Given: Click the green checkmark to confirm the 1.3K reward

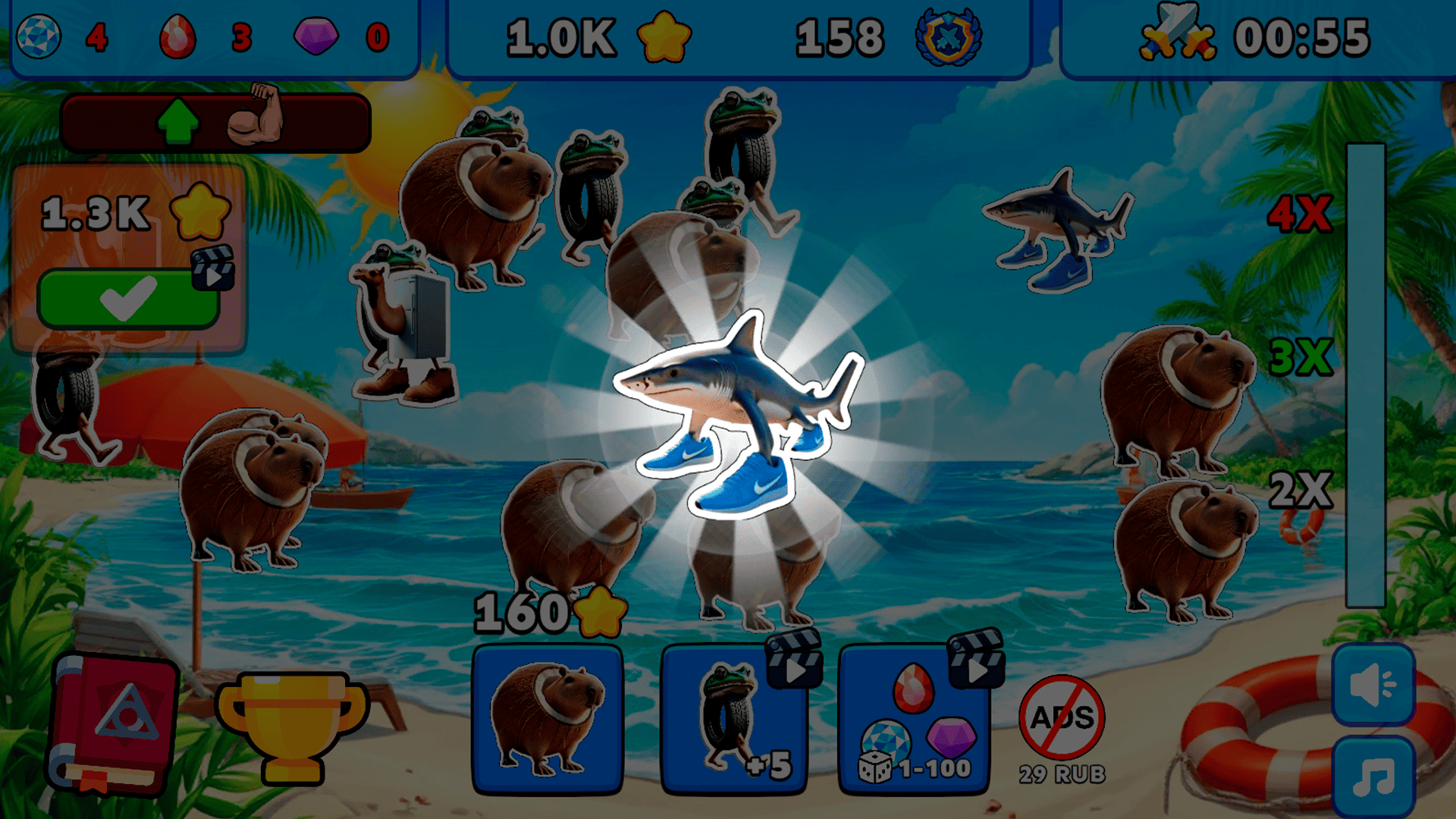Looking at the screenshot, I should click(130, 298).
